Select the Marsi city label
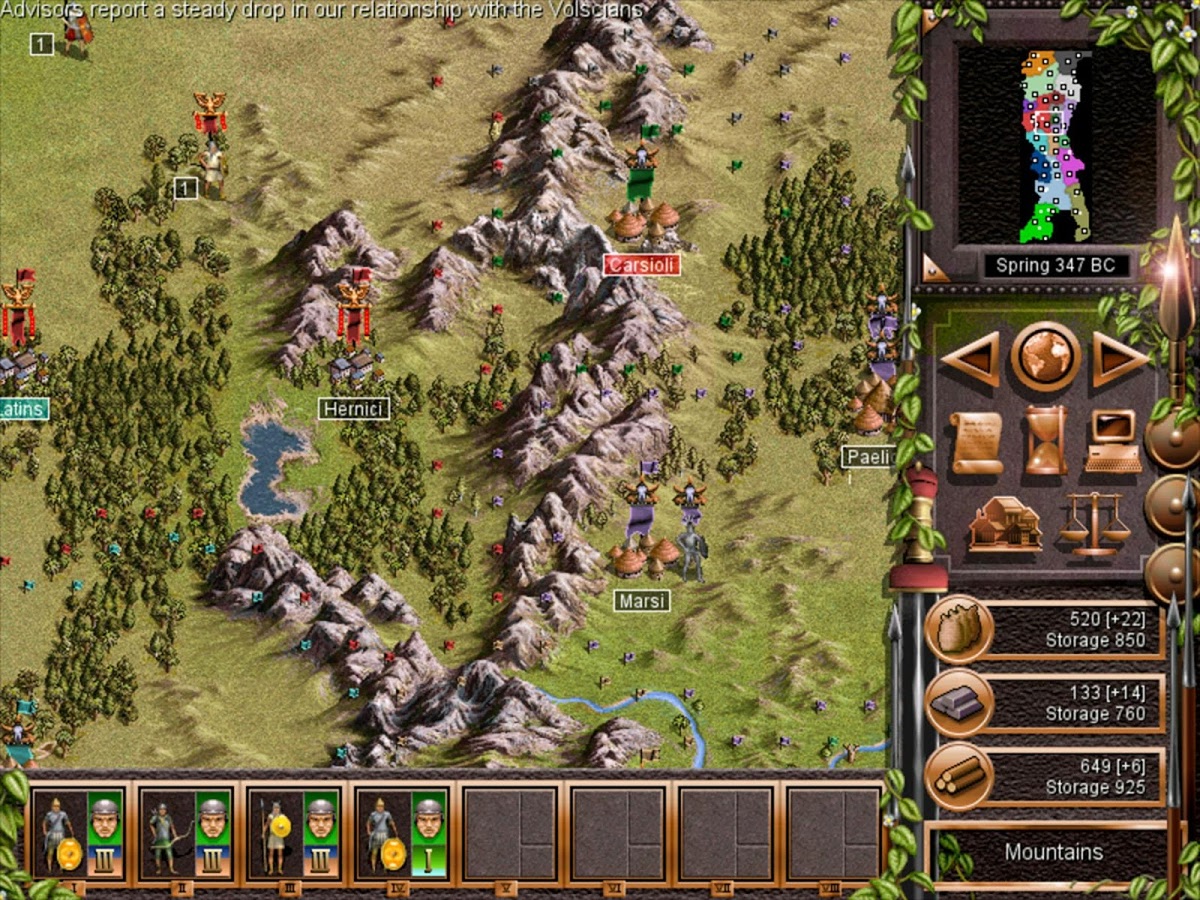 point(641,601)
